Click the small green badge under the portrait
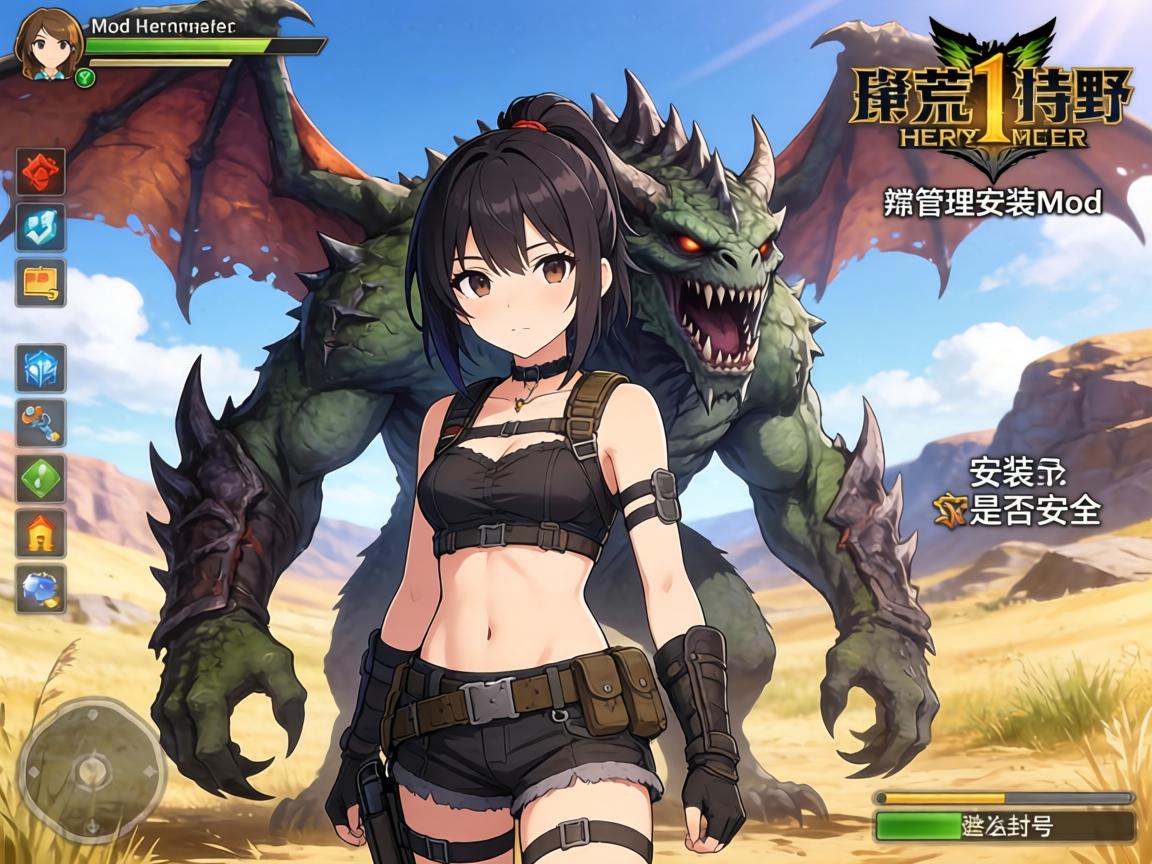This screenshot has width=1152, height=864. [85, 77]
